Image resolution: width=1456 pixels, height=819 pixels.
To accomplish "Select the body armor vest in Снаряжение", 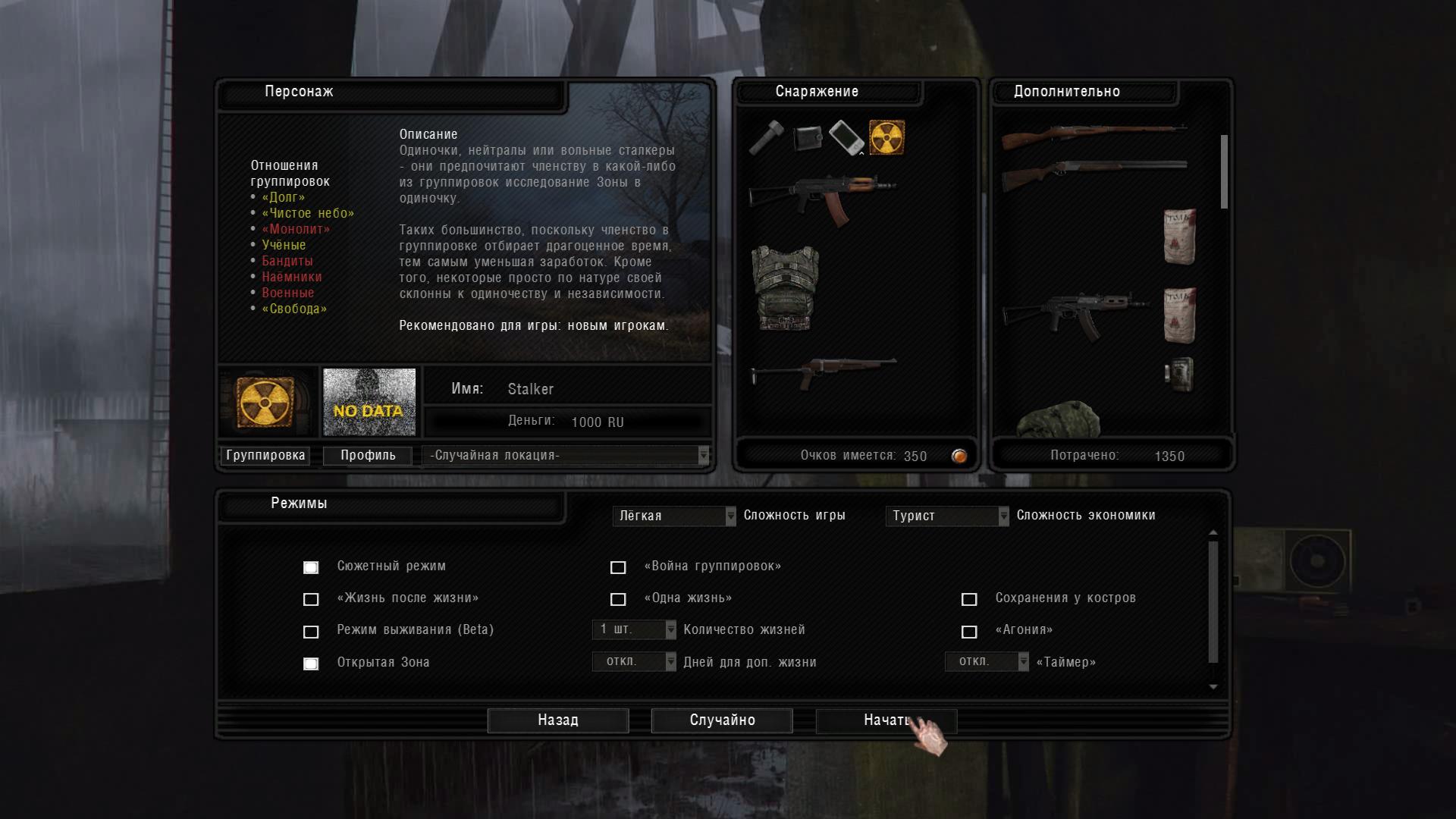I will pyautogui.click(x=785, y=287).
